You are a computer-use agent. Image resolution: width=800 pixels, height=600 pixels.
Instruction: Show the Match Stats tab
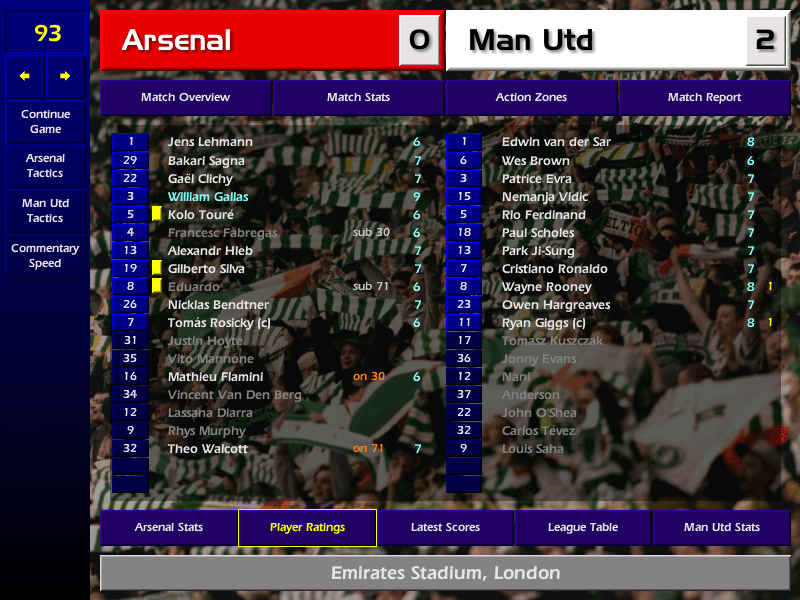coord(358,97)
